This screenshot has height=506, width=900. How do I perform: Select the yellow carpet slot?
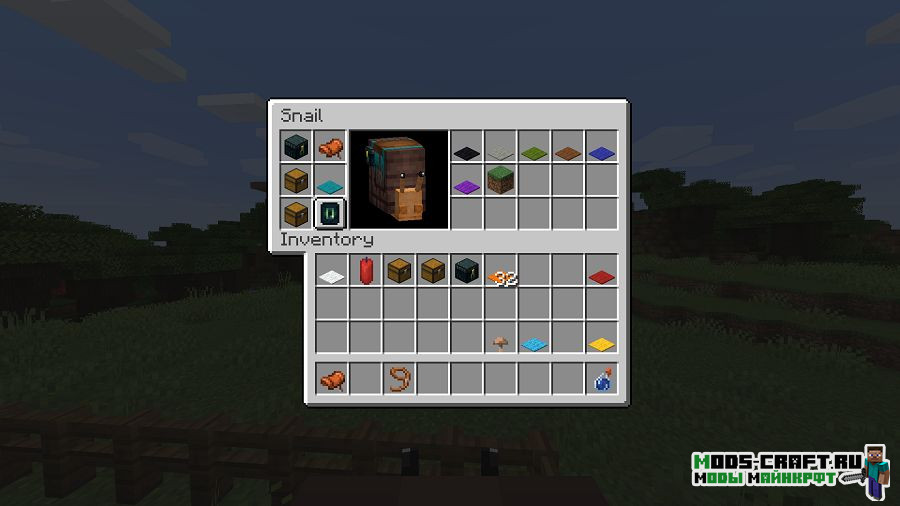(x=601, y=344)
